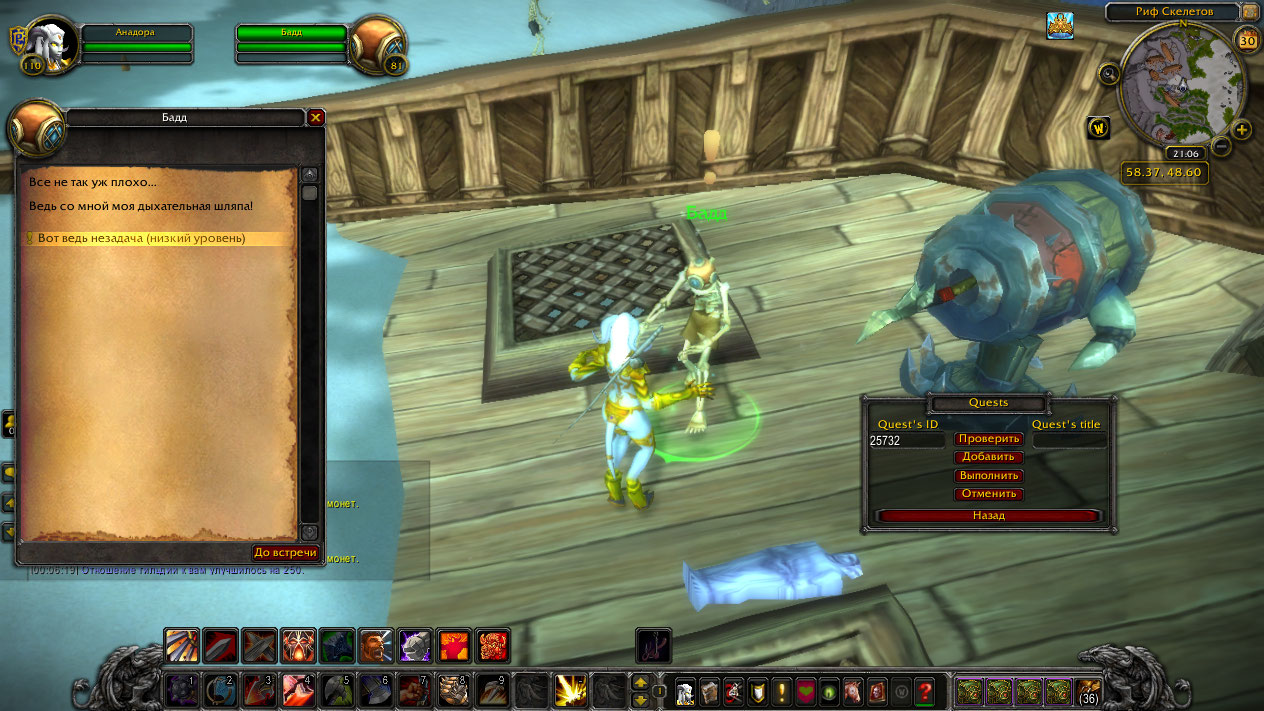Open the backpack showing (36) free slots

(1088, 690)
